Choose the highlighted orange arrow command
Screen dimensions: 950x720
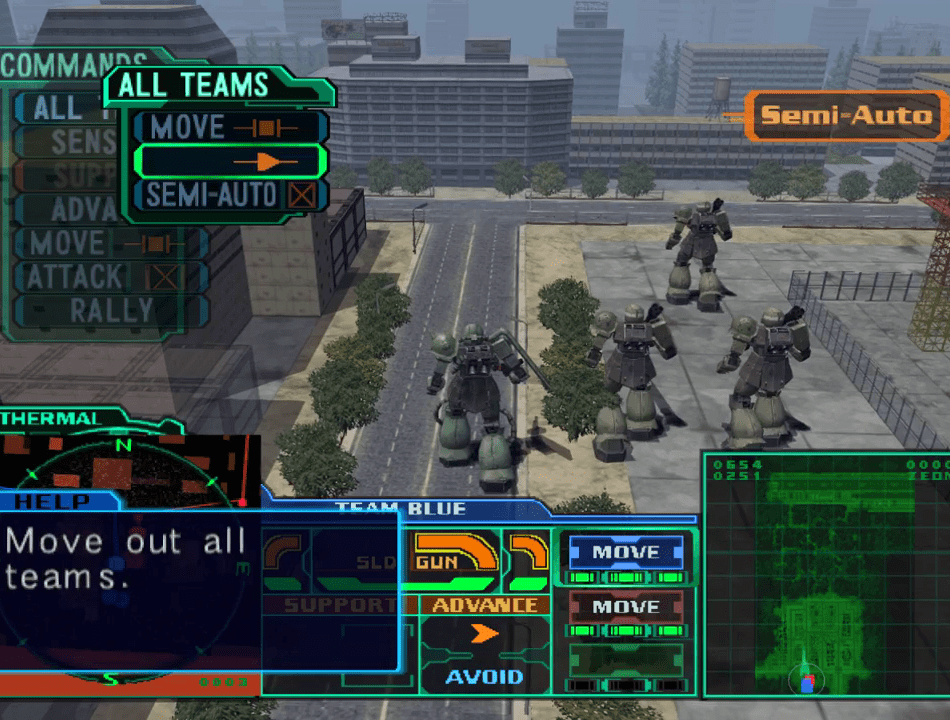tap(229, 161)
